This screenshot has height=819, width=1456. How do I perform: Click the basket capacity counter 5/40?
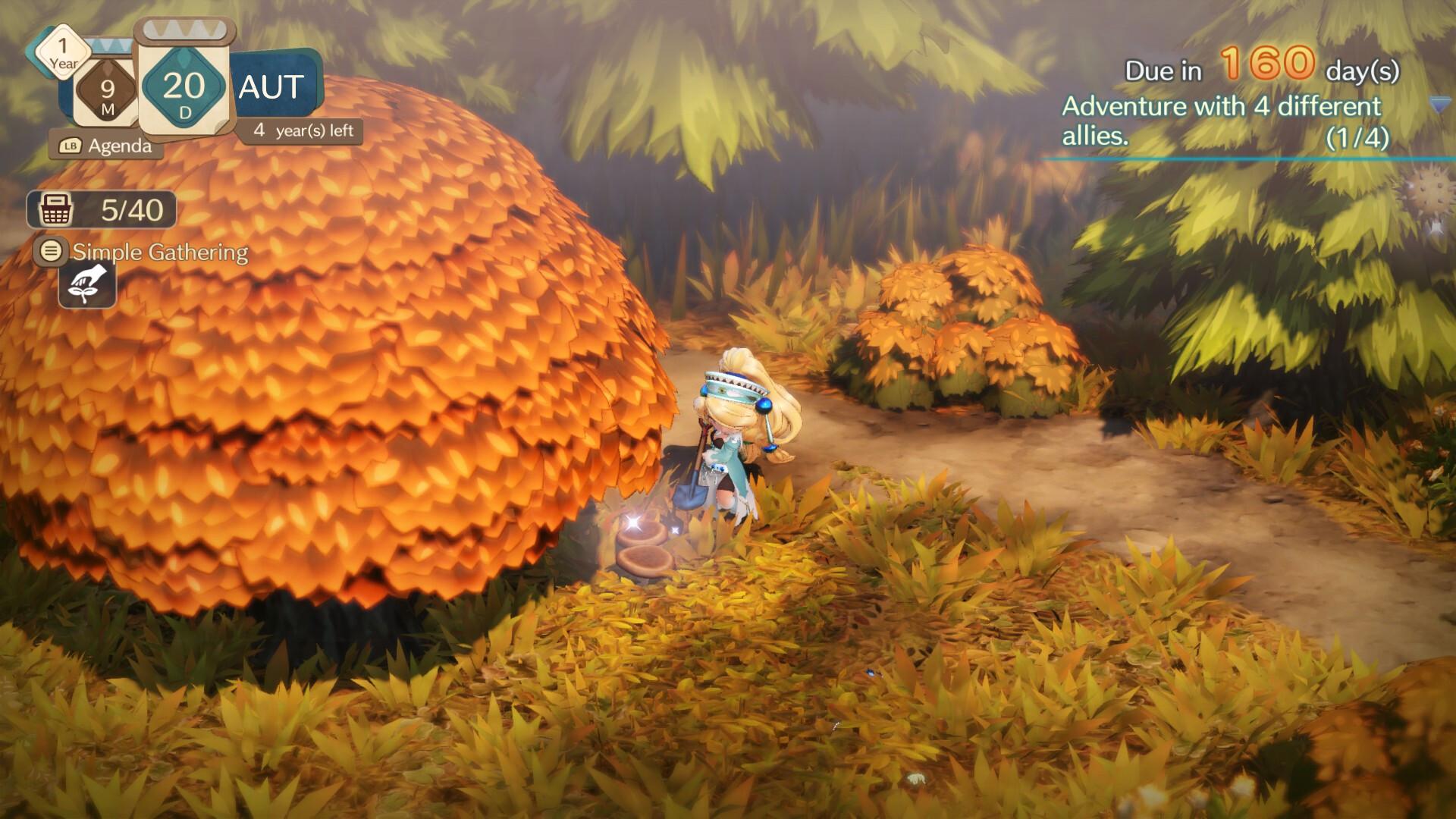click(131, 211)
